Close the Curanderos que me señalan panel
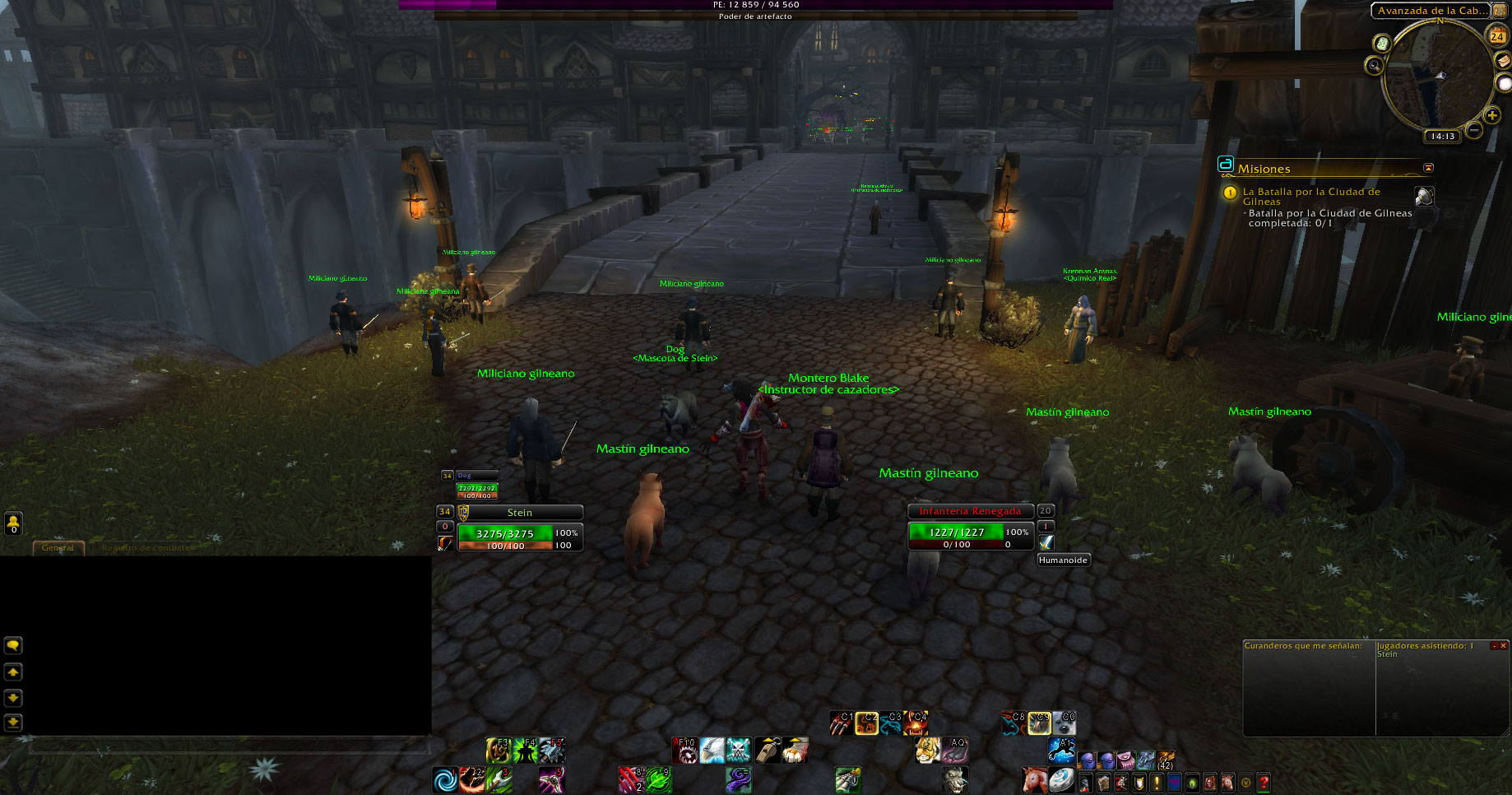The image size is (1512, 795). click(1503, 646)
